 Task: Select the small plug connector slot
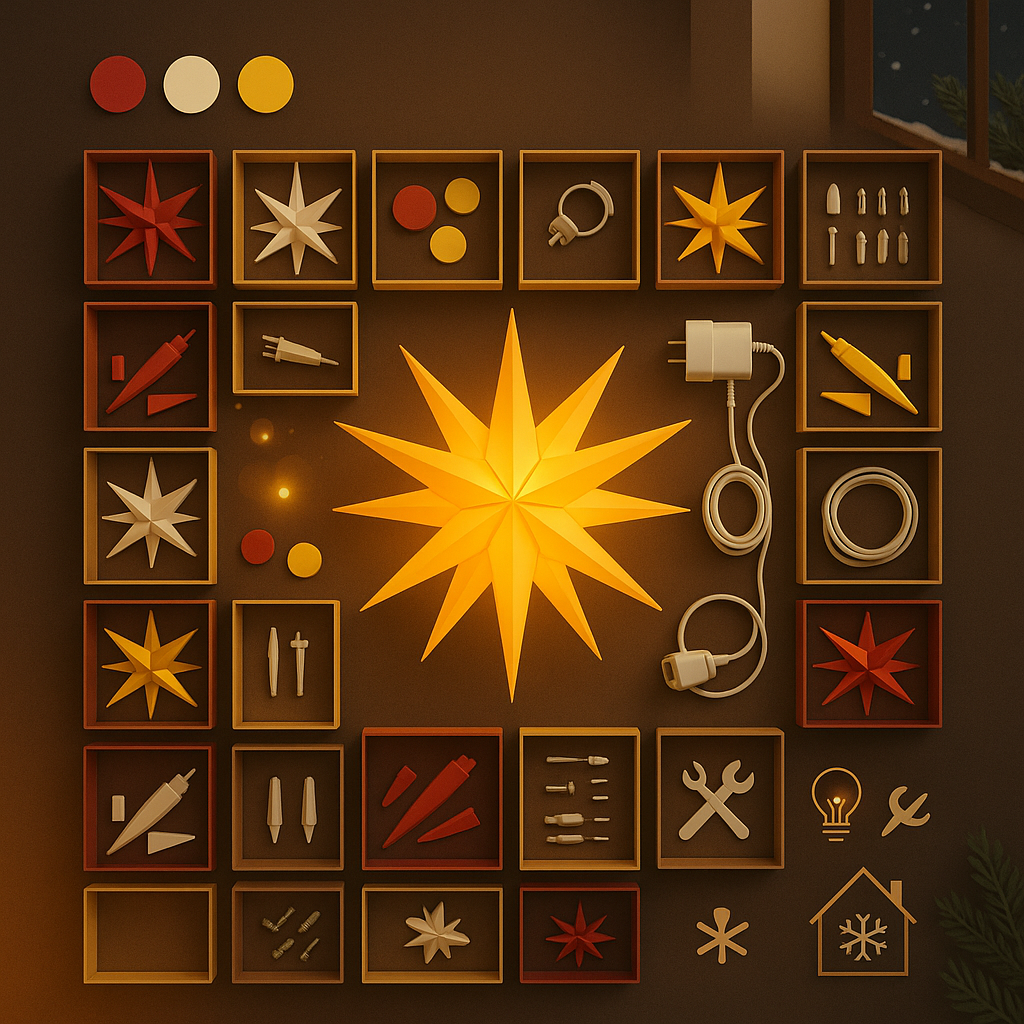pos(295,349)
